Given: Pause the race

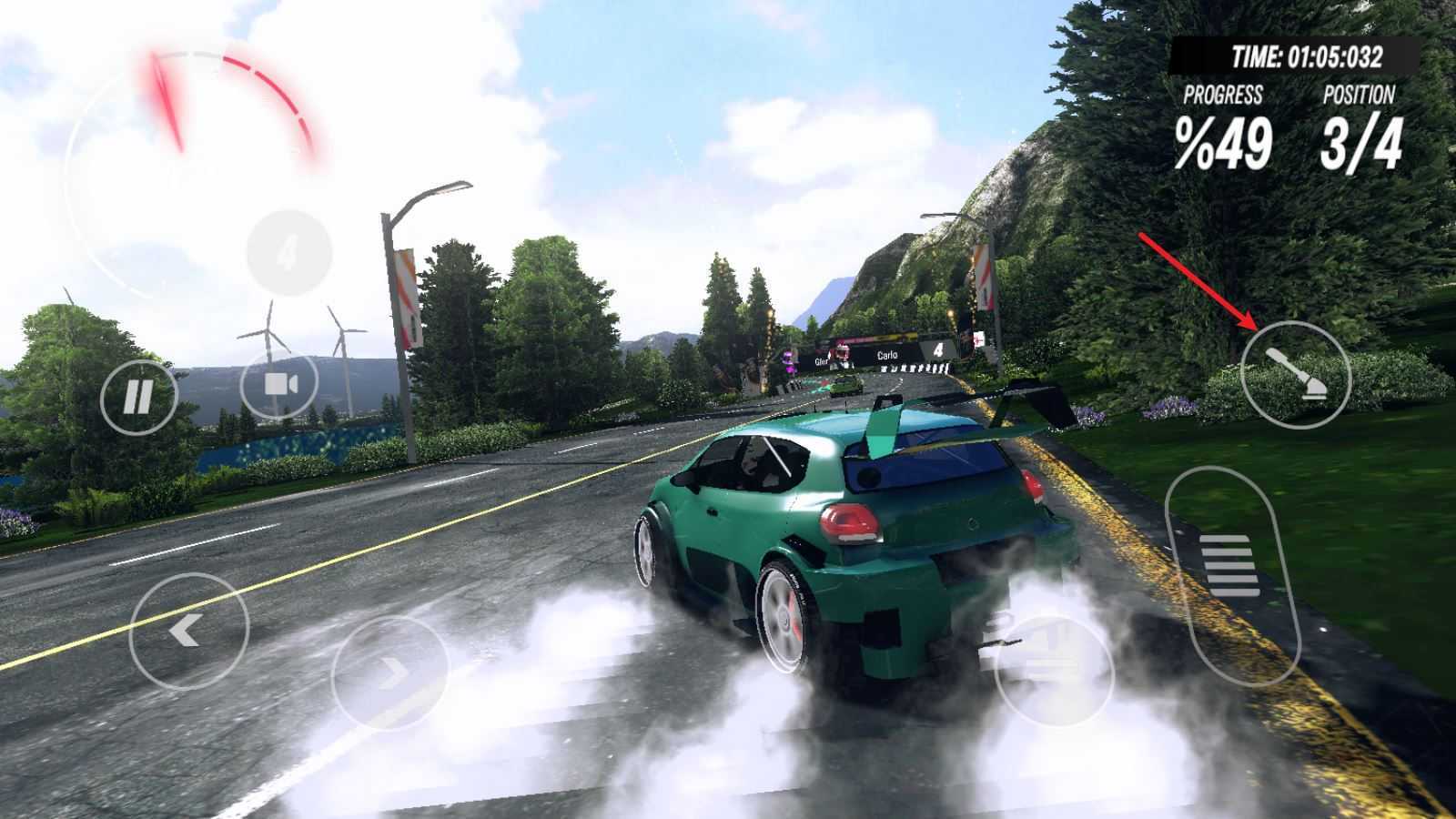Looking at the screenshot, I should point(138,397).
